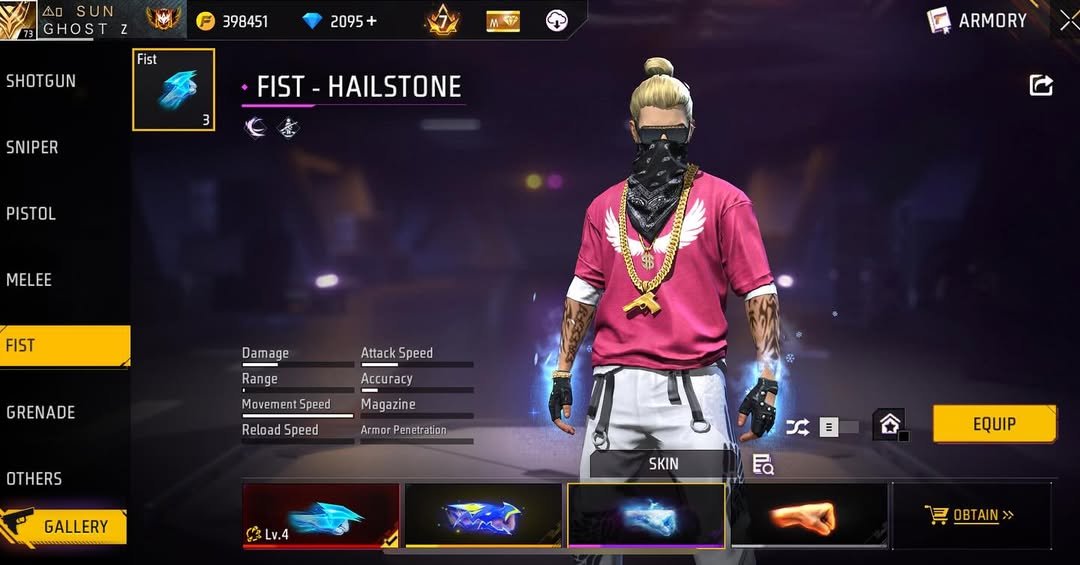Switch to the Others category
Image resolution: width=1080 pixels, height=565 pixels.
34,478
